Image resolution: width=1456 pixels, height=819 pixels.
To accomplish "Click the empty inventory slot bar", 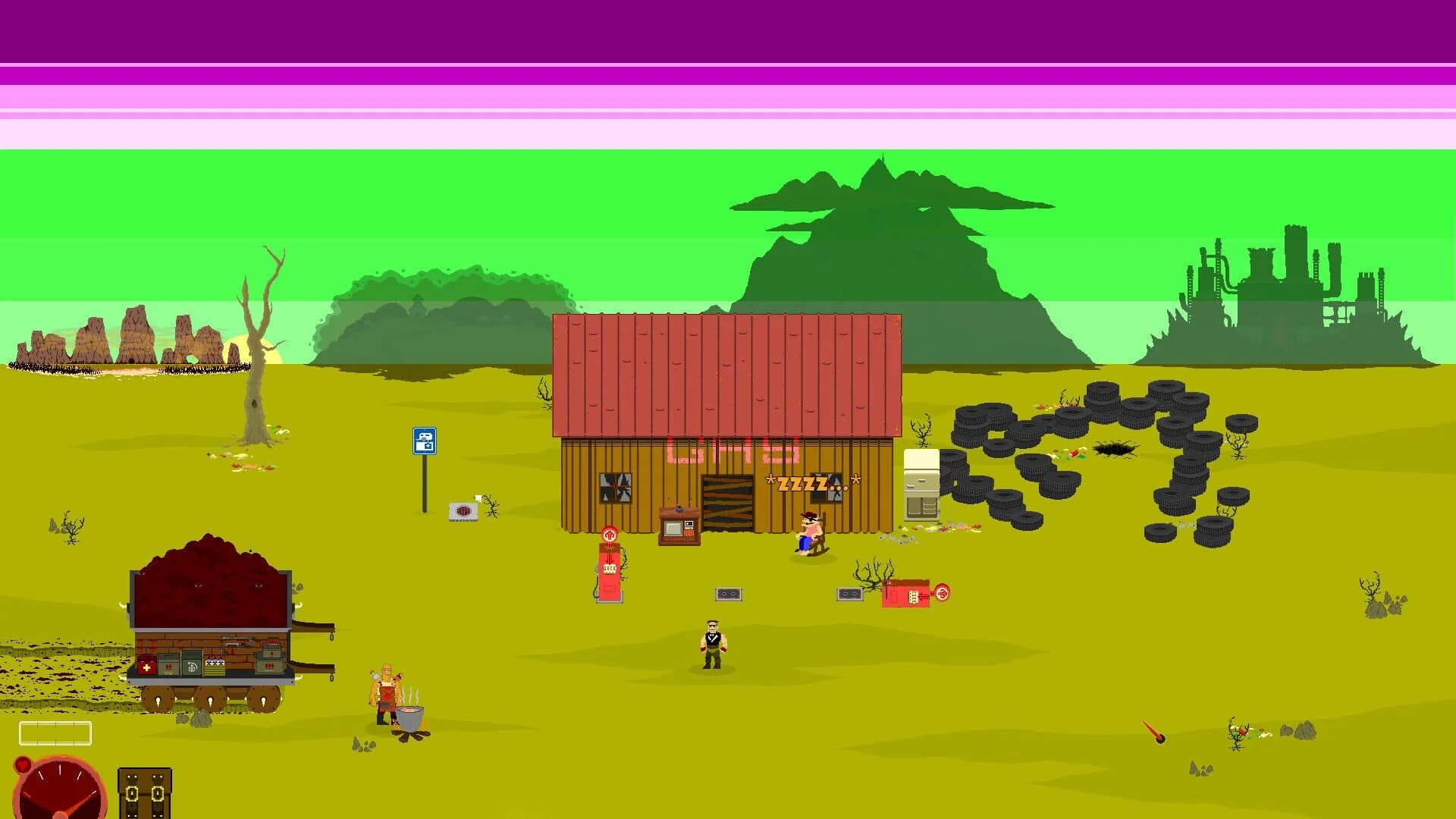I will point(55,733).
